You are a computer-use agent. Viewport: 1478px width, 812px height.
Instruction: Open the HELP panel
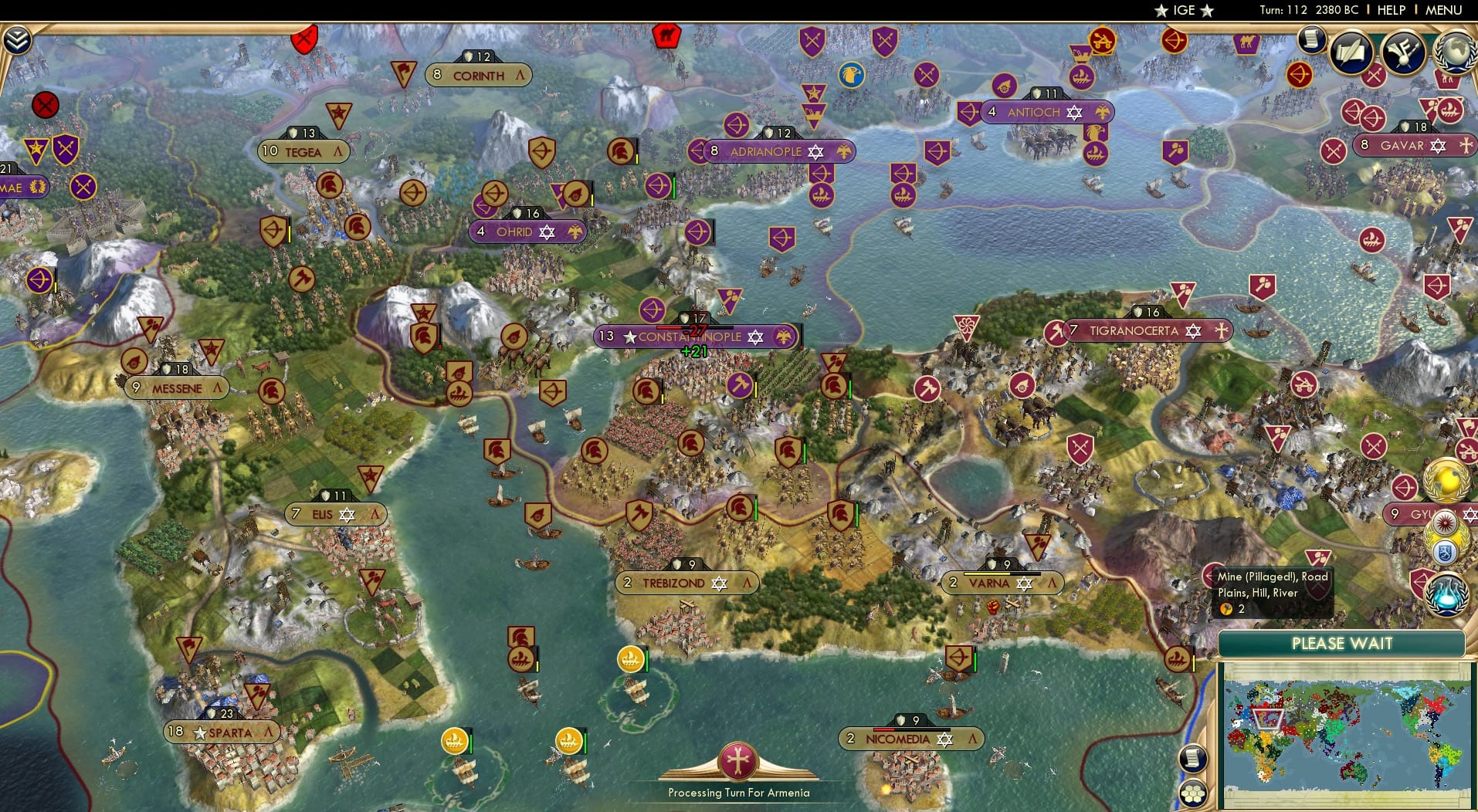pos(1391,10)
